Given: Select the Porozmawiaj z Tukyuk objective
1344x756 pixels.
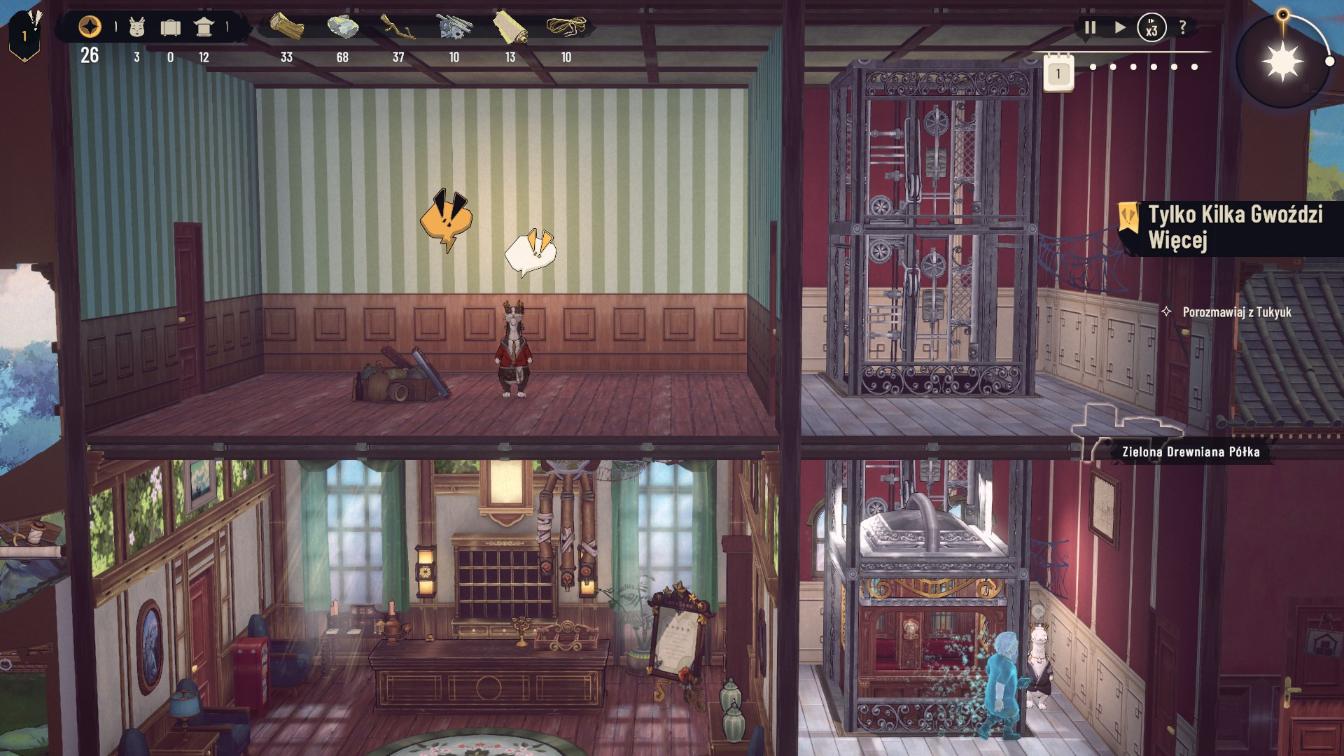Looking at the screenshot, I should (1236, 312).
